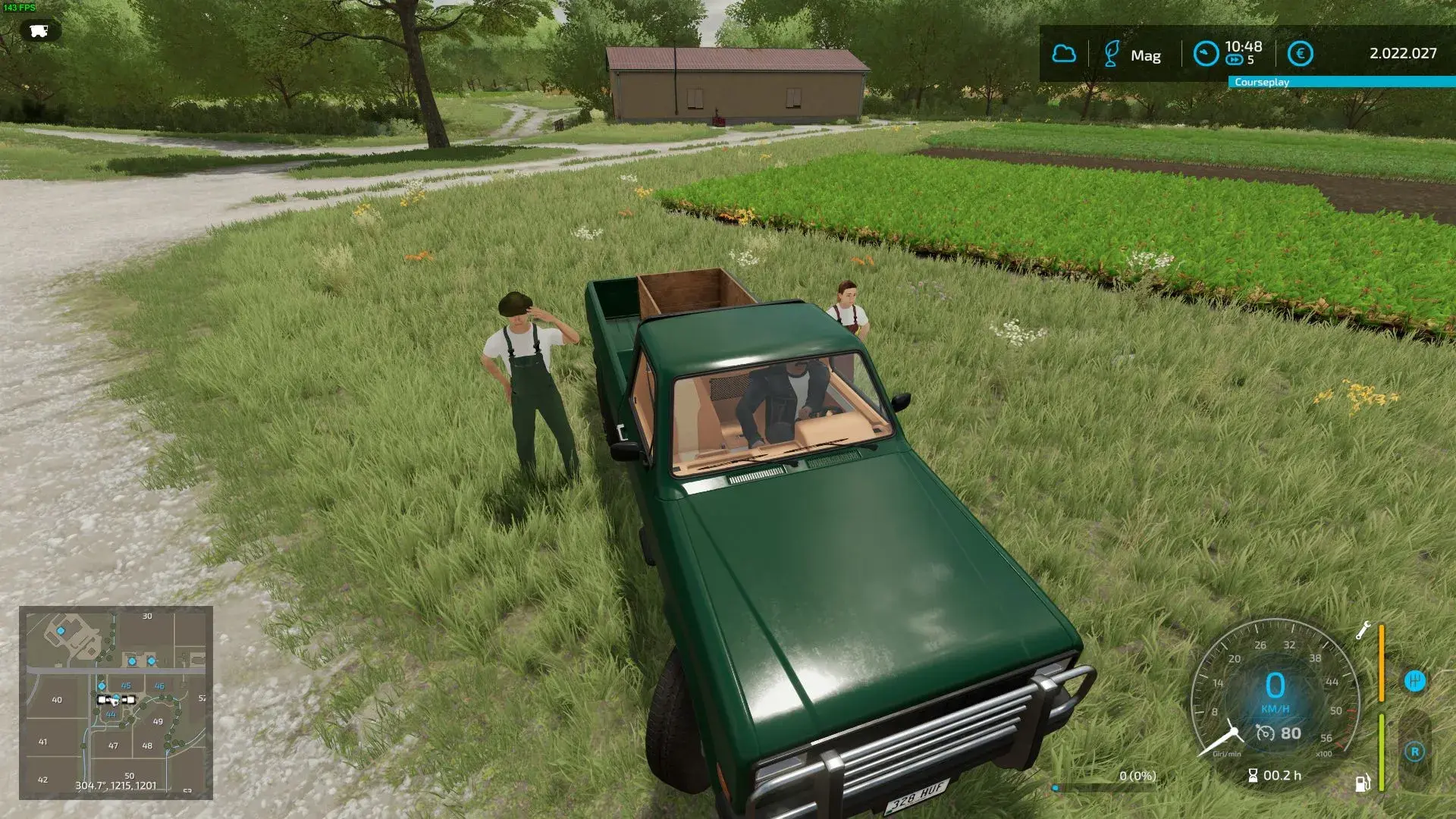The image size is (1456, 819).
Task: Toggle the blue gear shifter icon
Action: pyautogui.click(x=1414, y=681)
